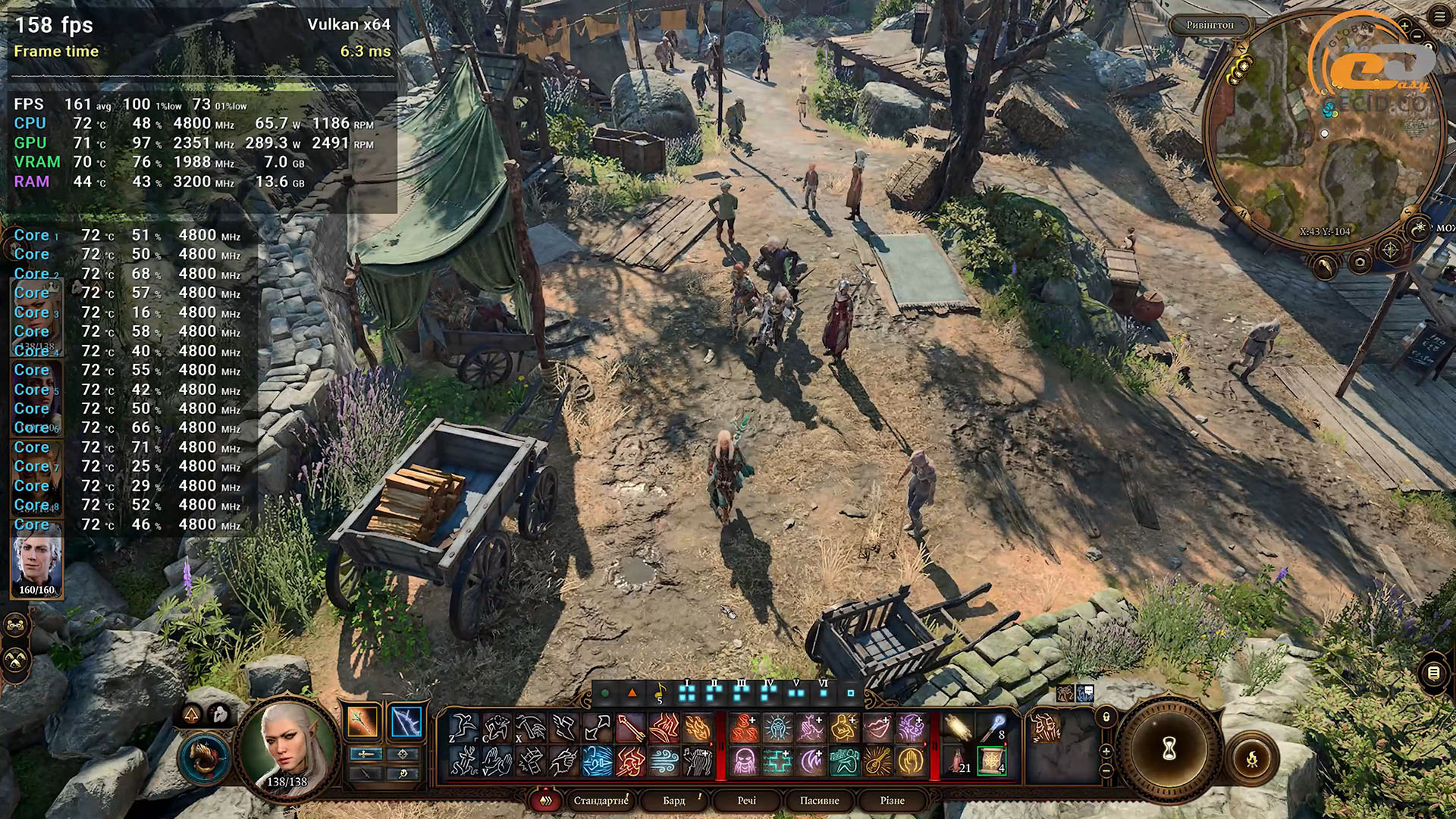Open the main menu hamburger button
This screenshot has height=819, width=1456.
click(1440, 17)
